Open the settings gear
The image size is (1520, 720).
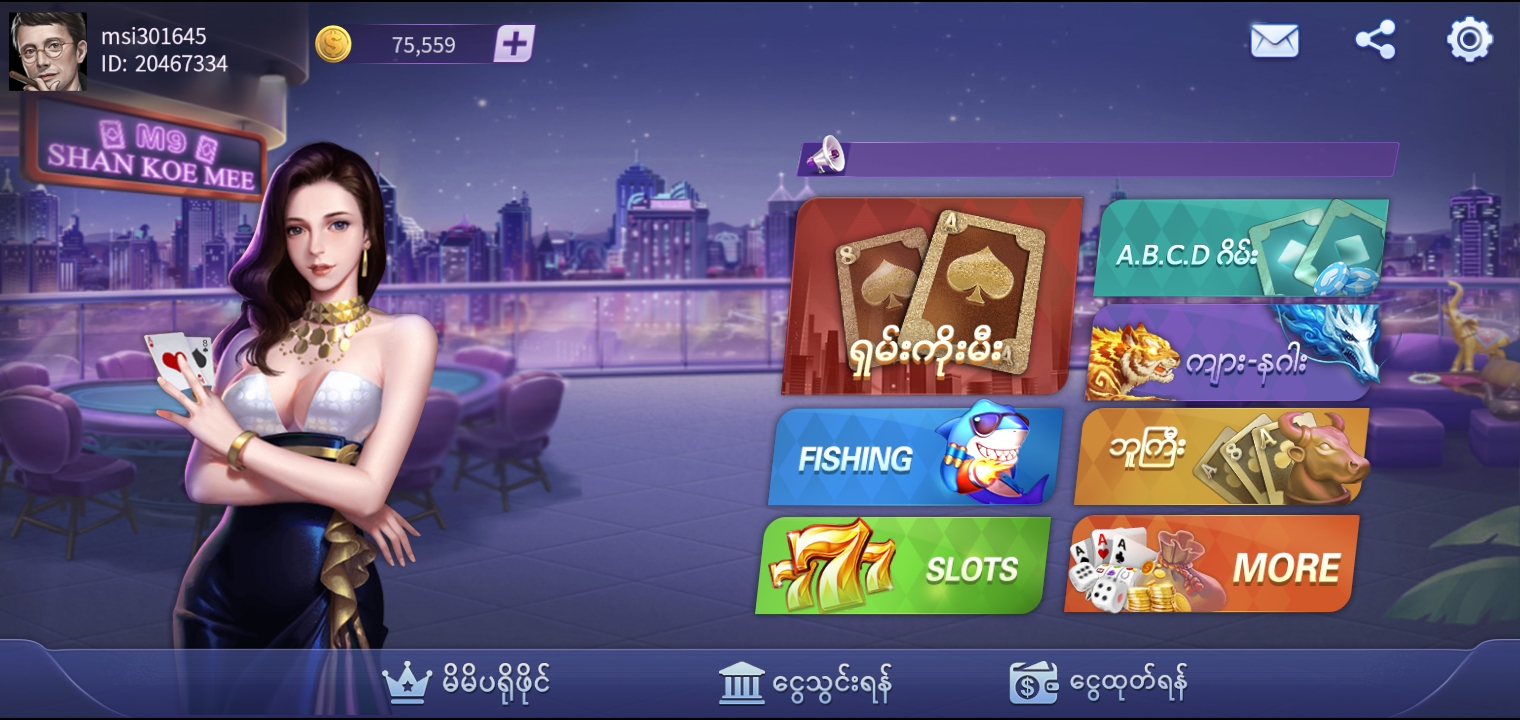coord(1469,41)
